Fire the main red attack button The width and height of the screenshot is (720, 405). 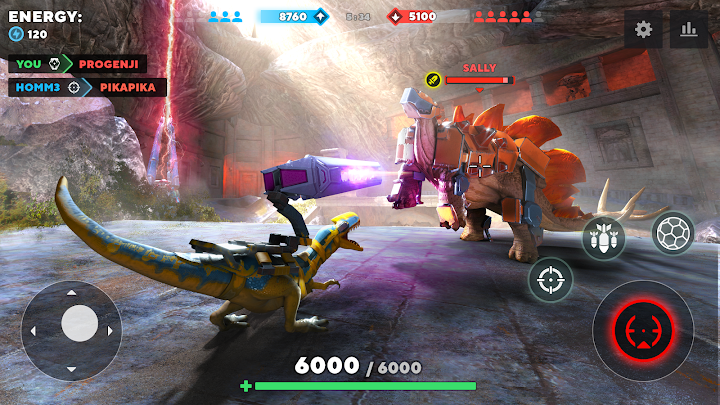(642, 330)
